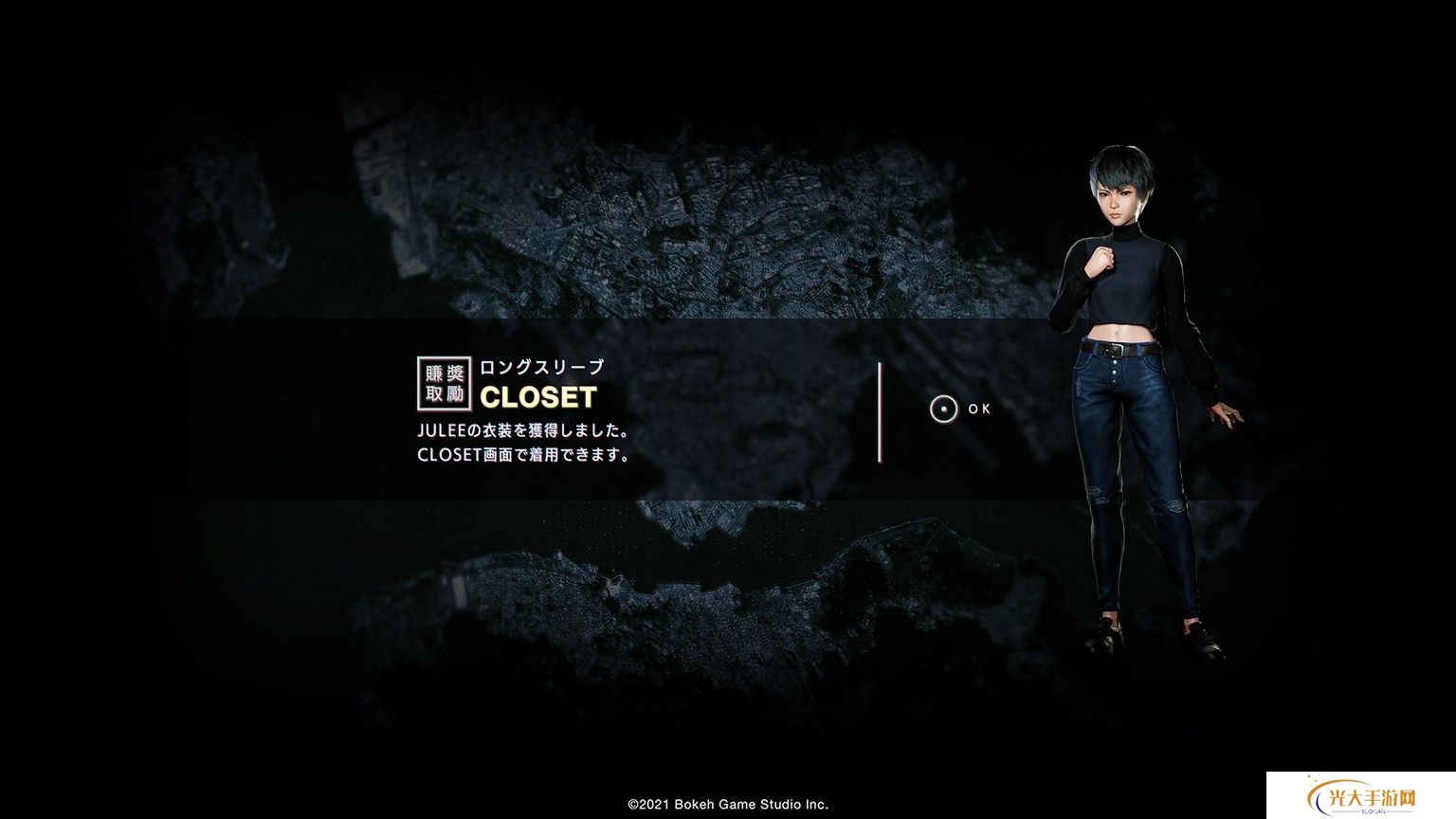
Task: Open the orange site watermark logo
Action: tap(1360, 798)
